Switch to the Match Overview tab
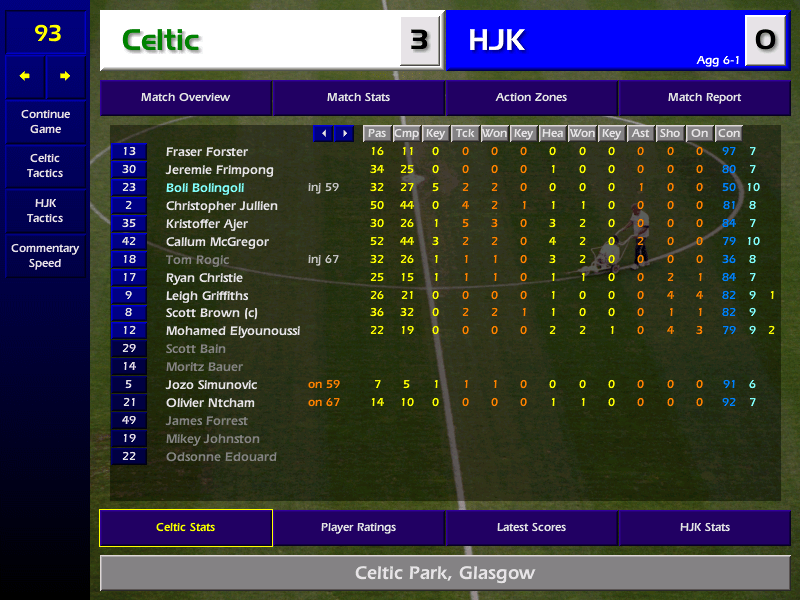The height and width of the screenshot is (600, 800). pyautogui.click(x=185, y=98)
